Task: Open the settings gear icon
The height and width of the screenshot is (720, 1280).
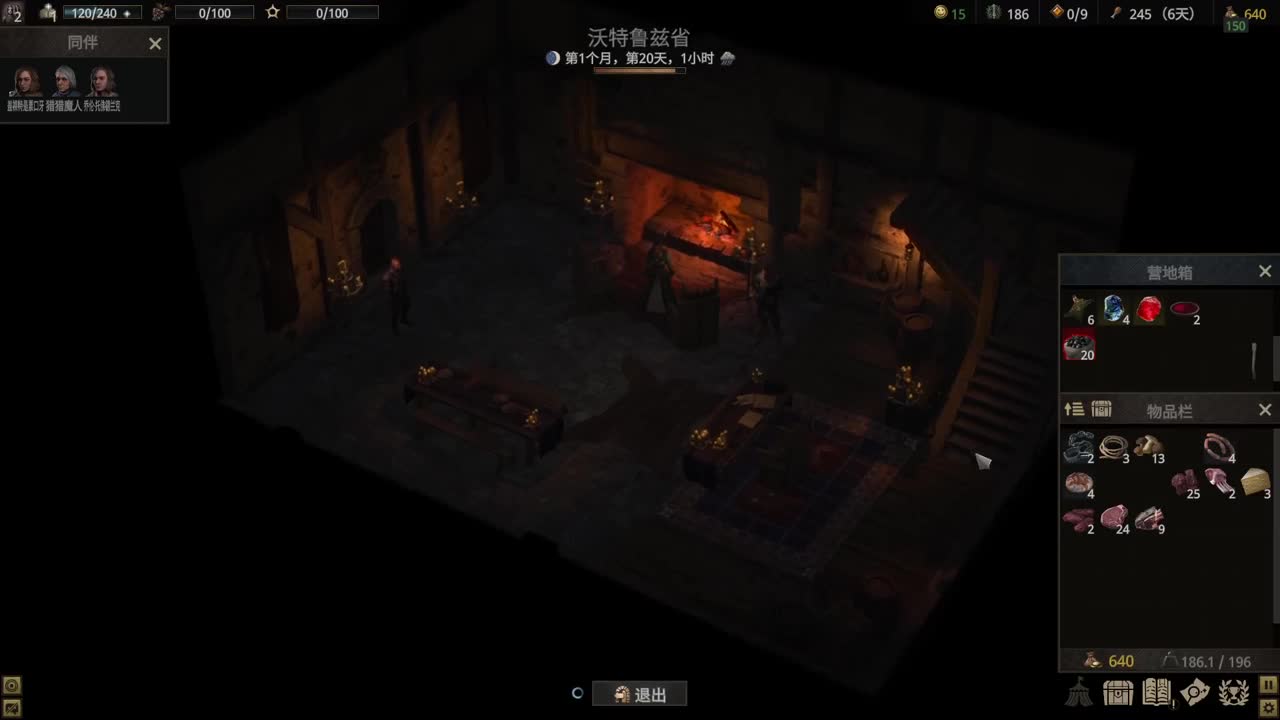Action: (1269, 706)
